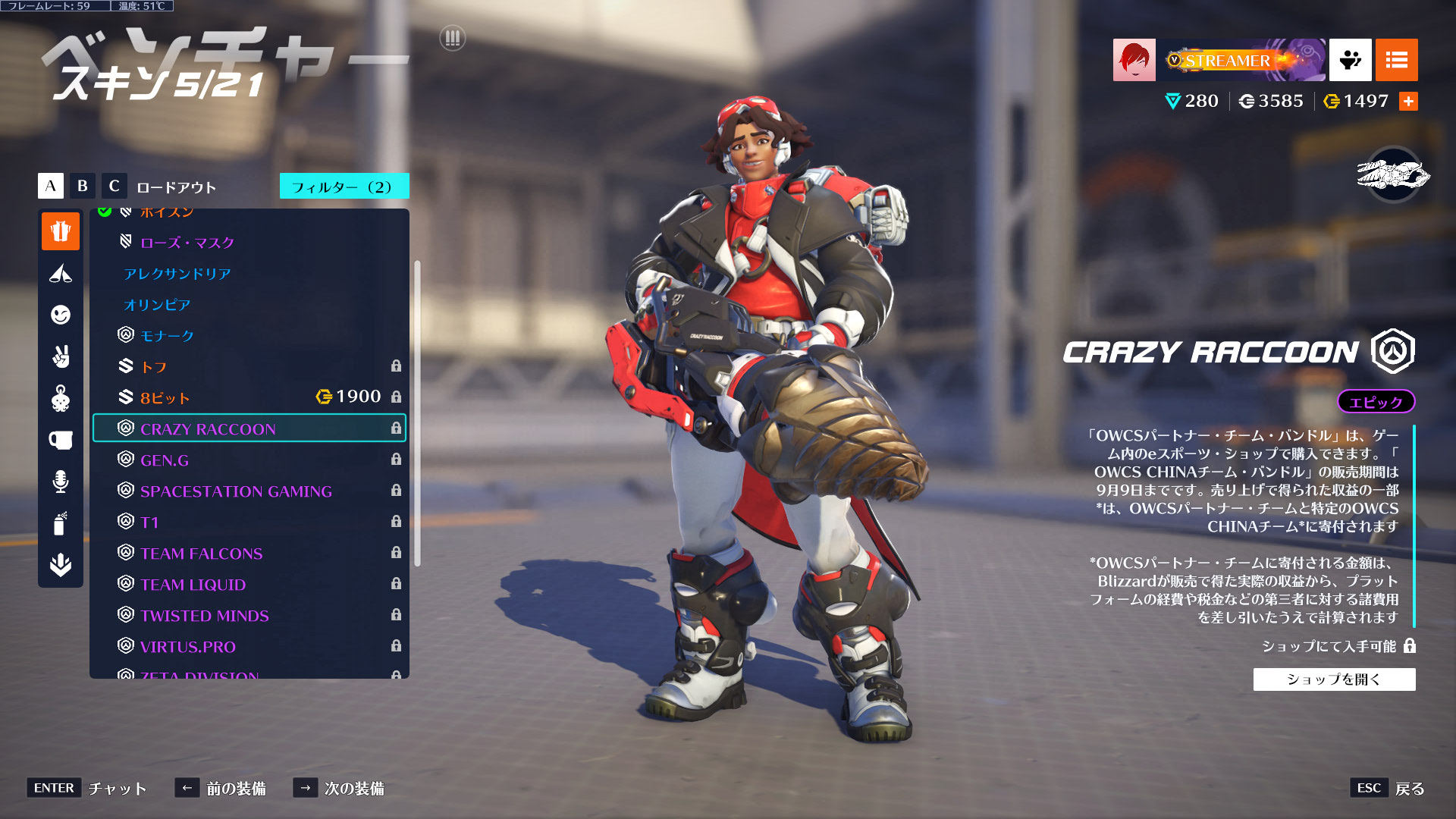The width and height of the screenshot is (1456, 819).
Task: Open the フィルター (2) filter menu
Action: coord(344,187)
